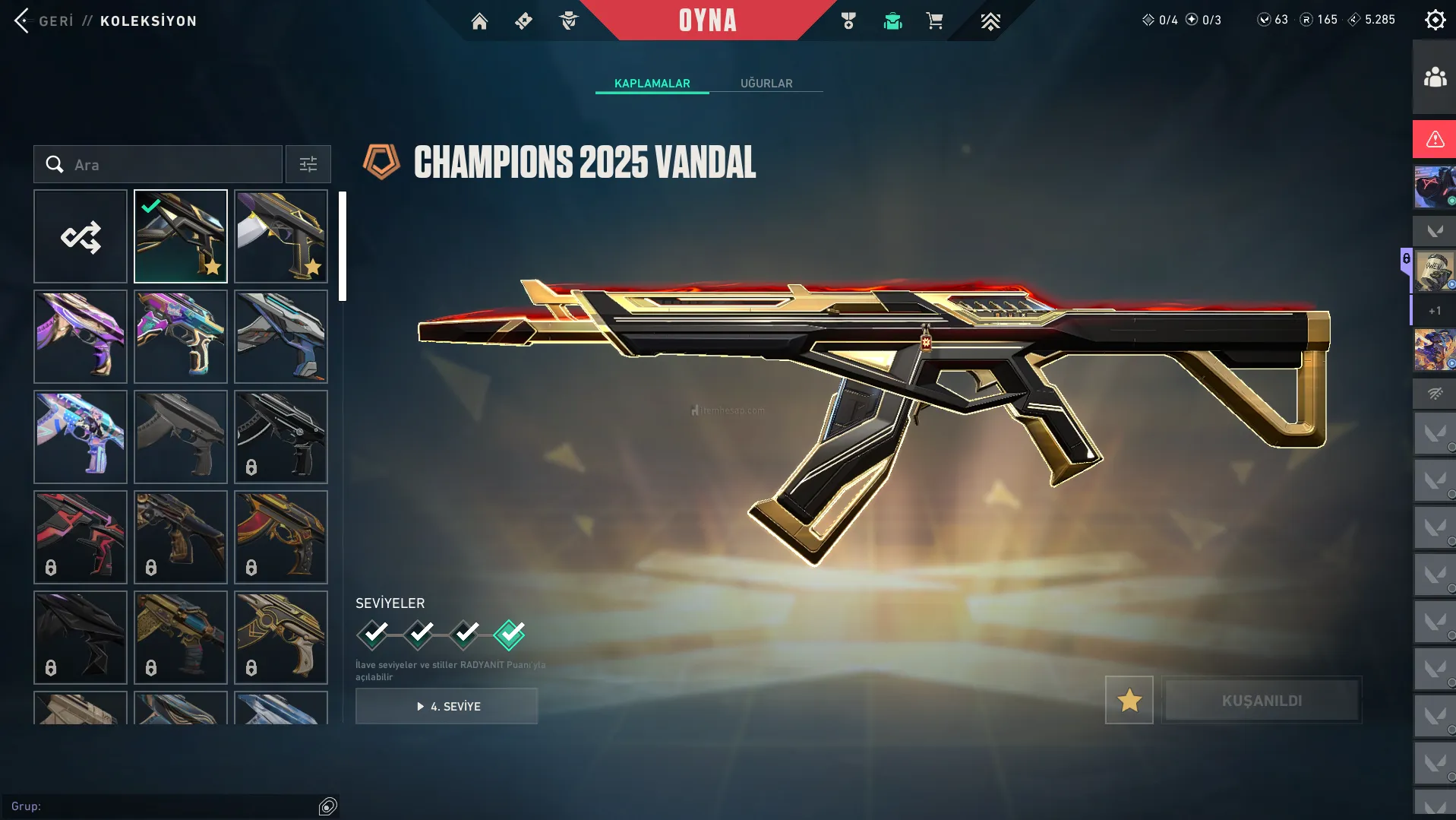This screenshot has width=1456, height=820.
Task: Play the 4. SEVİYE preview video
Action: click(447, 706)
